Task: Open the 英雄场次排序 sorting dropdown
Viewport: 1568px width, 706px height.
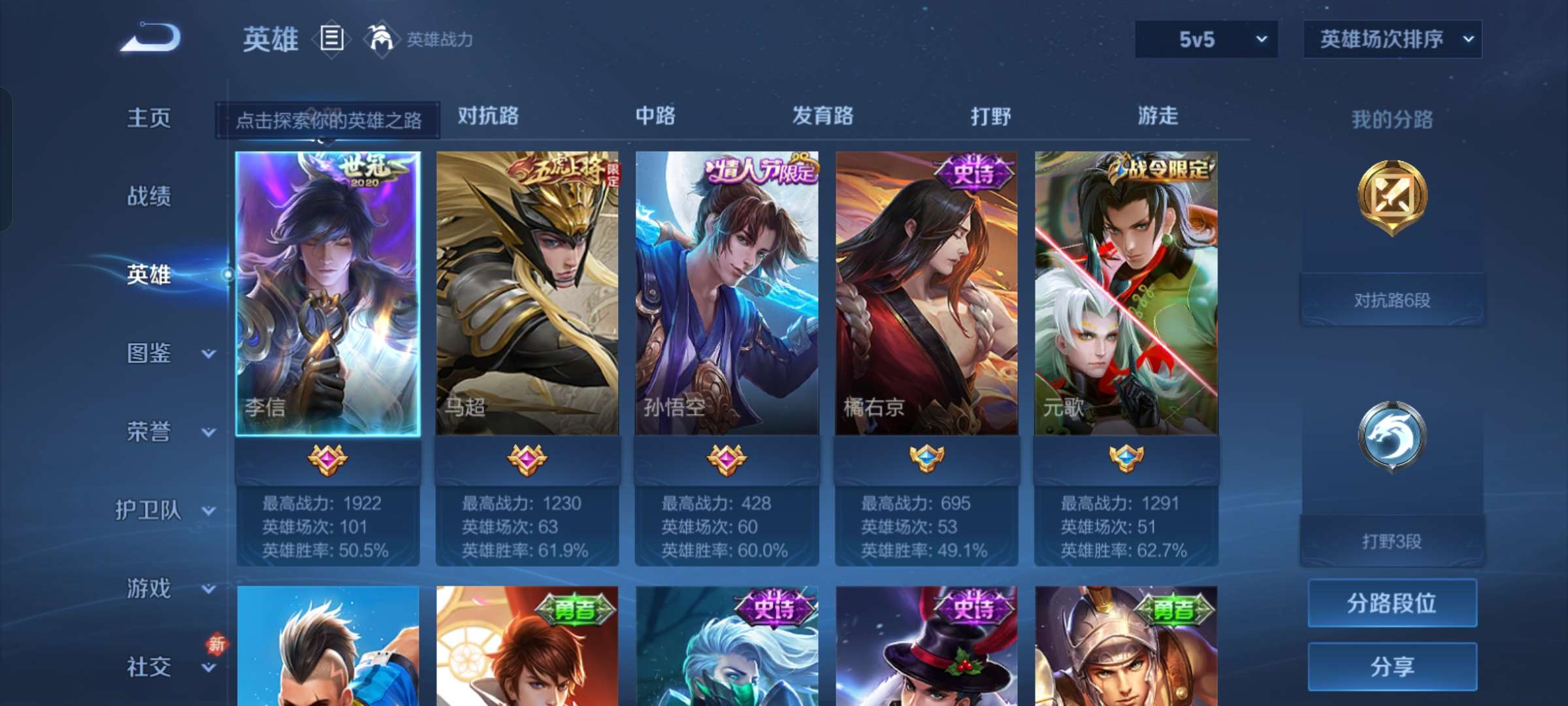Action: click(1392, 39)
